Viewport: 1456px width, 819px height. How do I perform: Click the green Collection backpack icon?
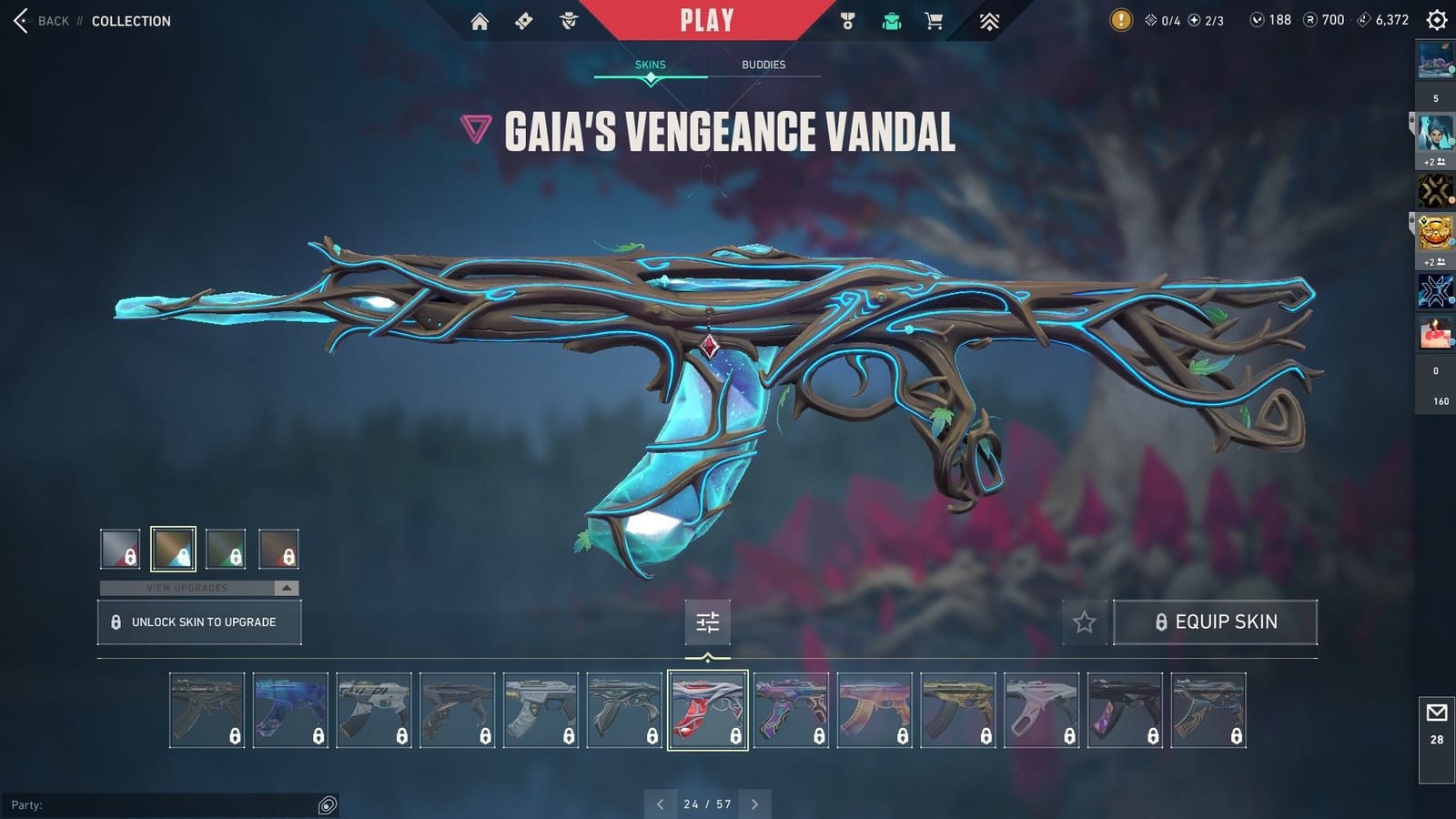pyautogui.click(x=891, y=20)
